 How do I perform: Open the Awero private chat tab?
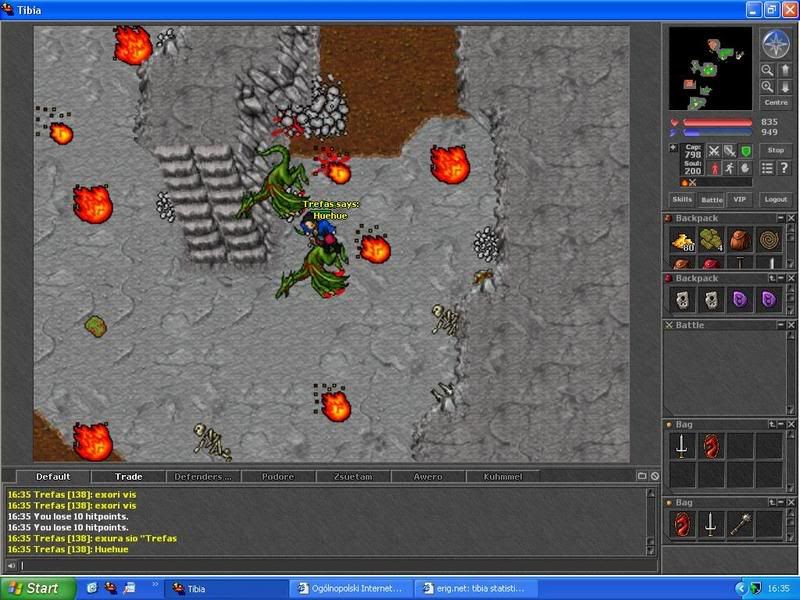click(428, 477)
